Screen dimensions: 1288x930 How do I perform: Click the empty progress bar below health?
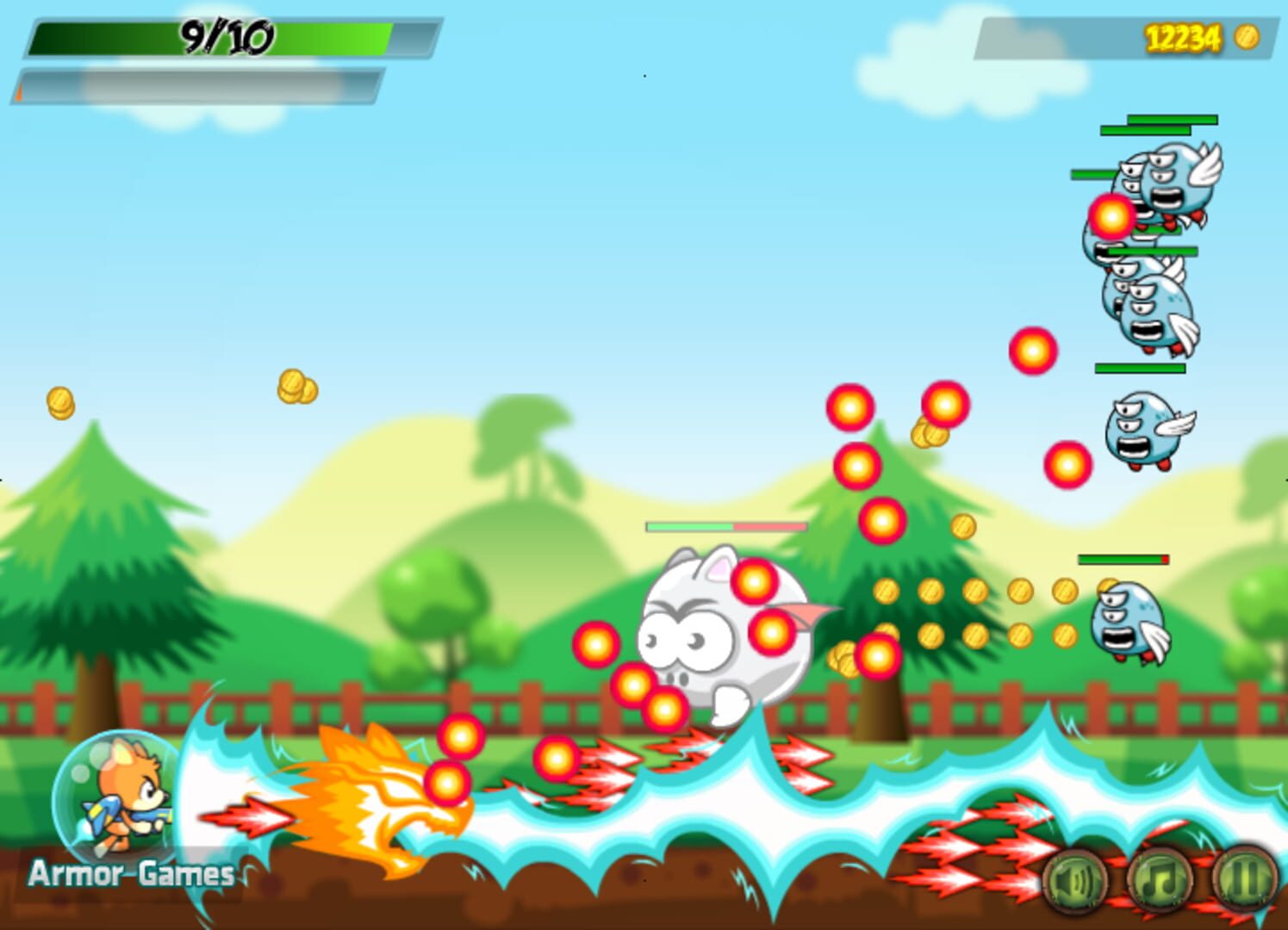pyautogui.click(x=198, y=86)
